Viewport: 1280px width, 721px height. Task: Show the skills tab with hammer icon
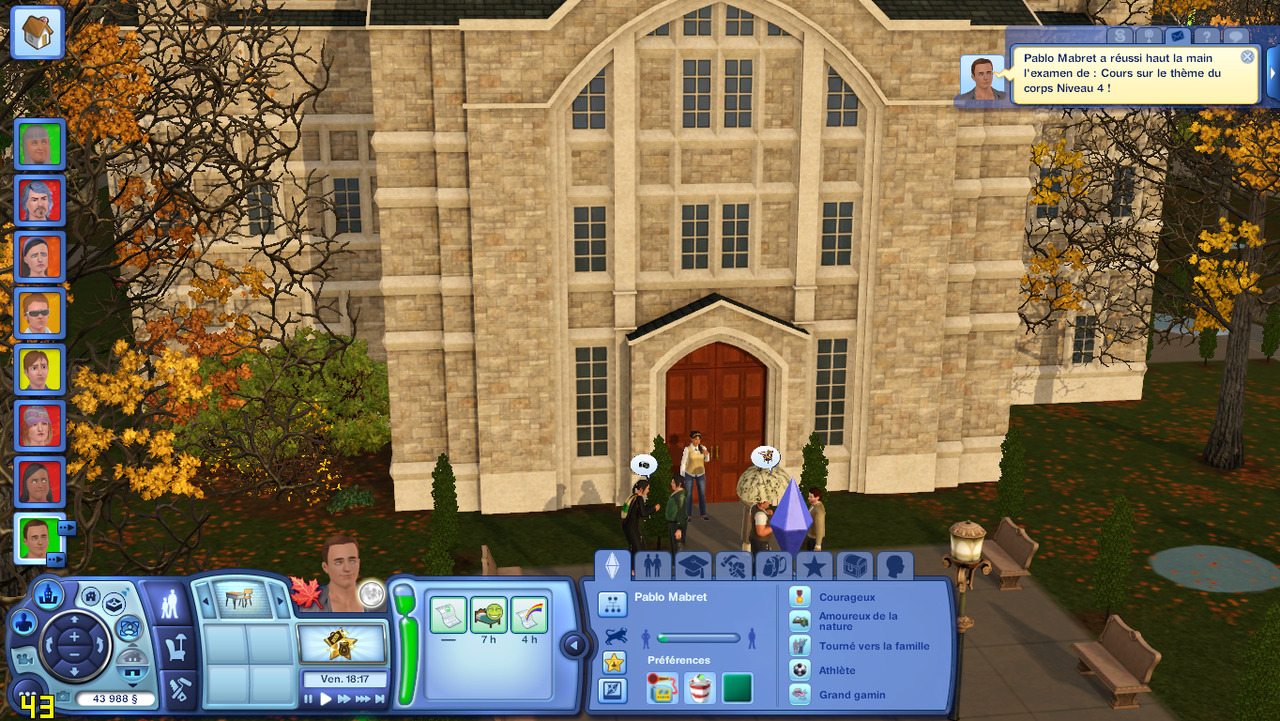point(734,567)
